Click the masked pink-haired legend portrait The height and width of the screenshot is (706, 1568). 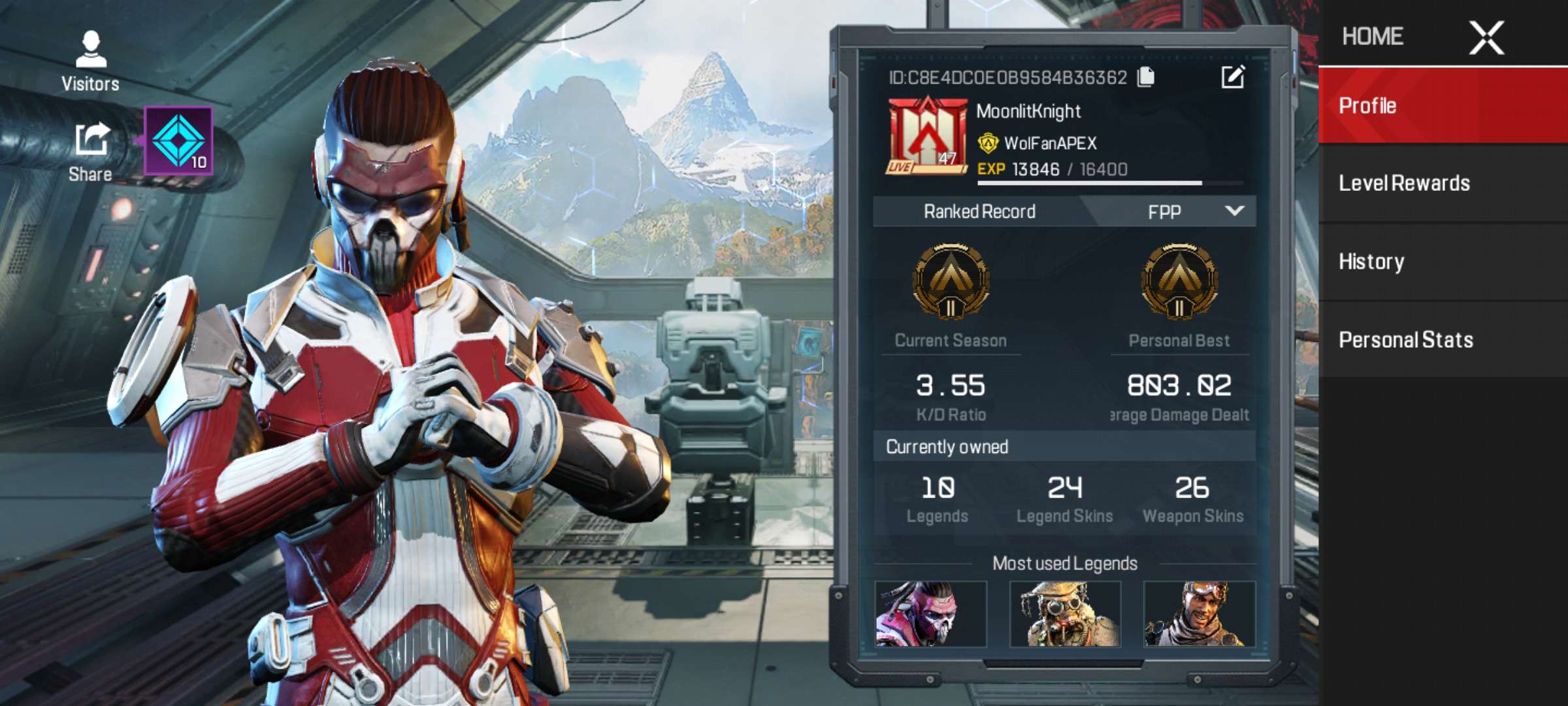pos(930,614)
